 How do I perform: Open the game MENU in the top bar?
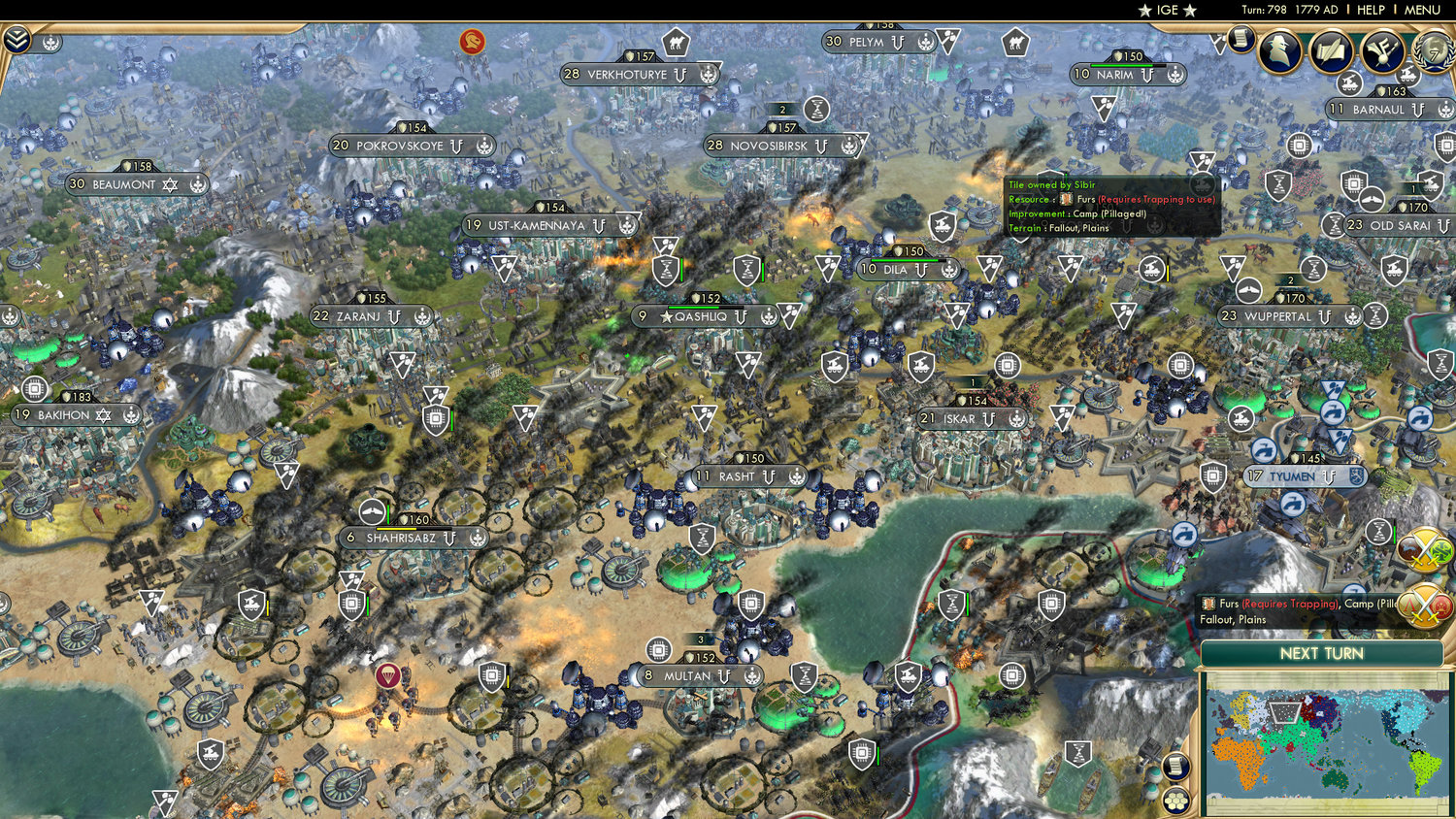tap(1422, 10)
